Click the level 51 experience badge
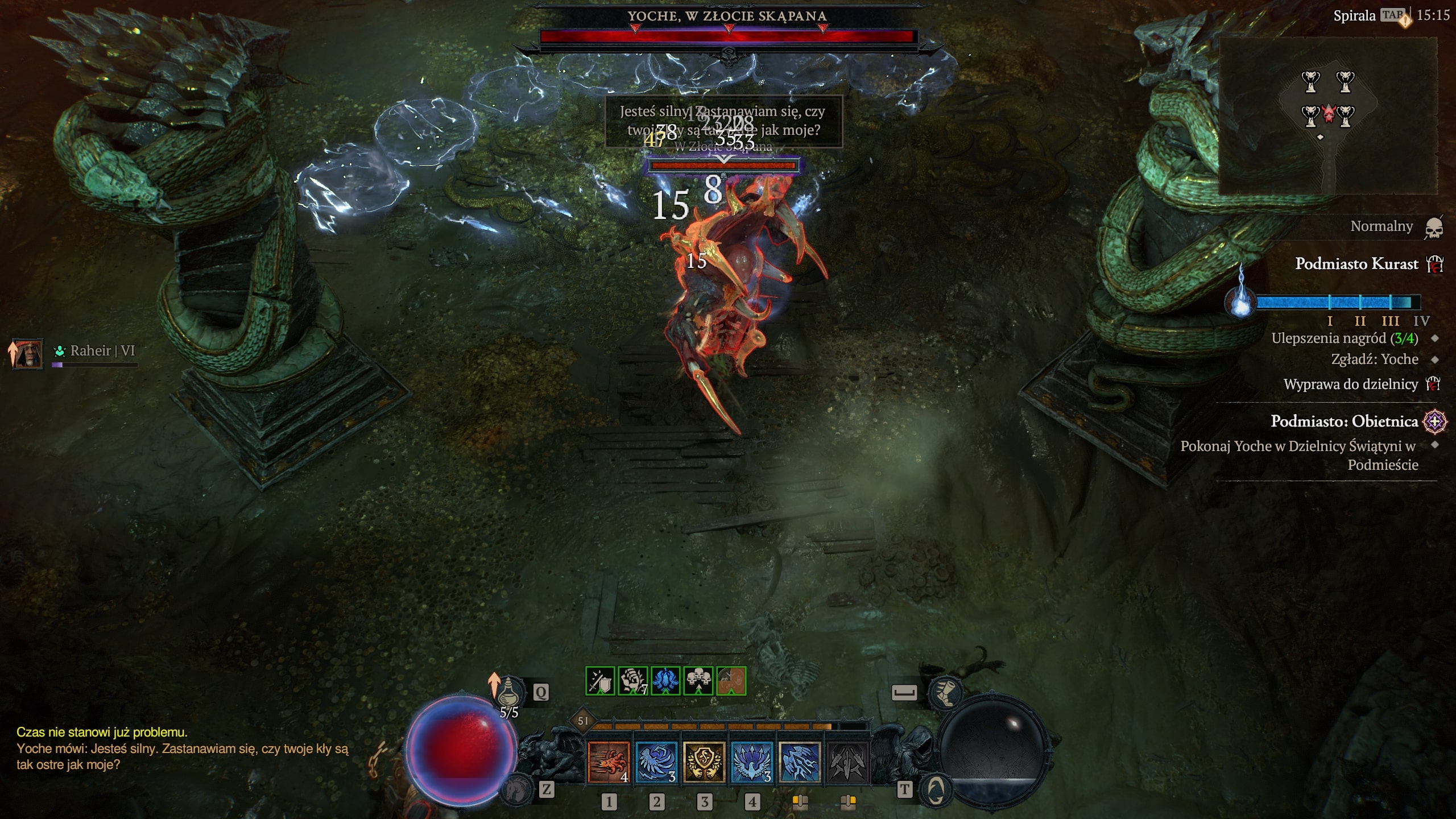The image size is (1456, 819). (x=583, y=721)
